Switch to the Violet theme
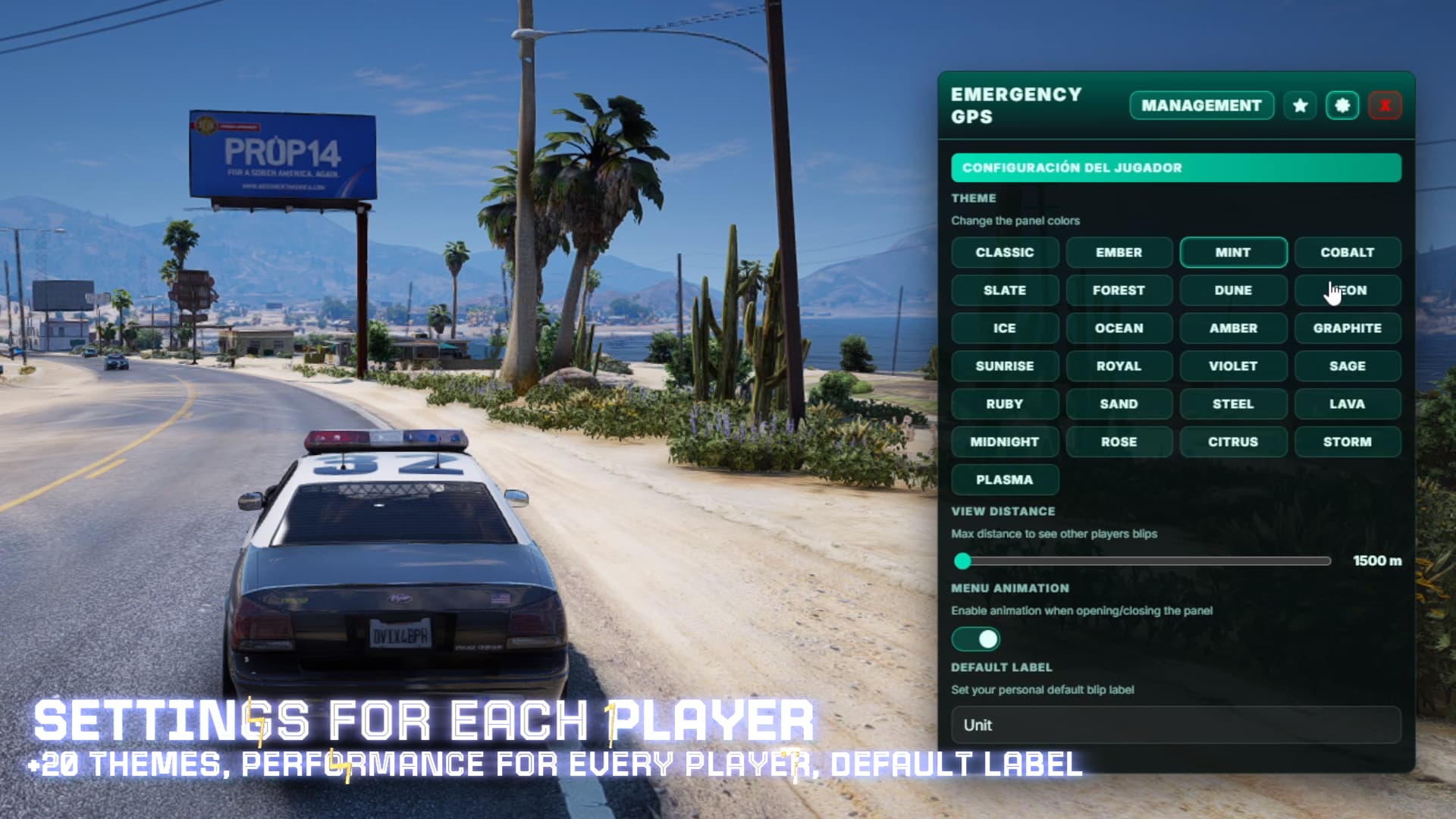 (x=1233, y=366)
